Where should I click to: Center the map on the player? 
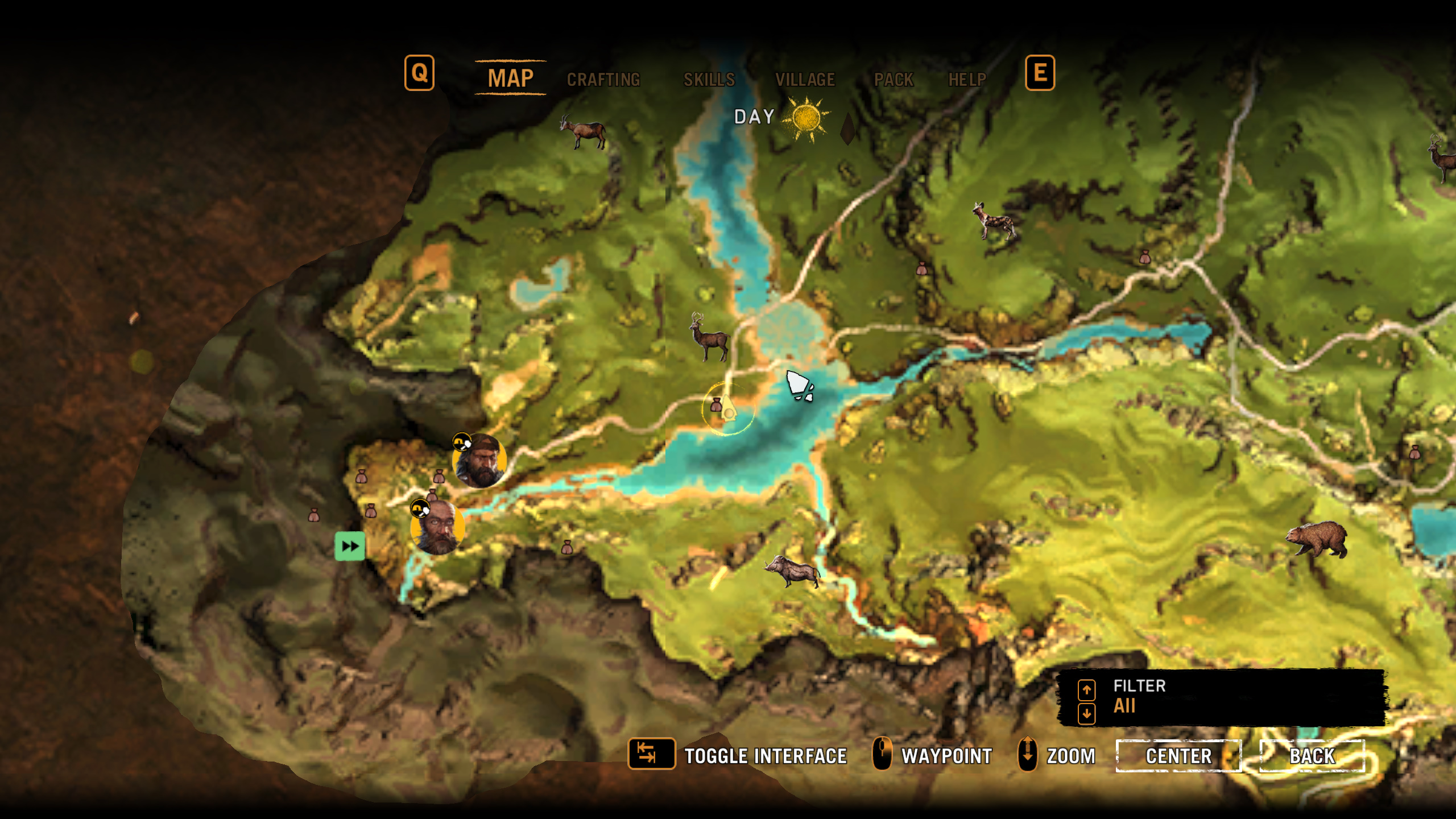(x=1178, y=756)
